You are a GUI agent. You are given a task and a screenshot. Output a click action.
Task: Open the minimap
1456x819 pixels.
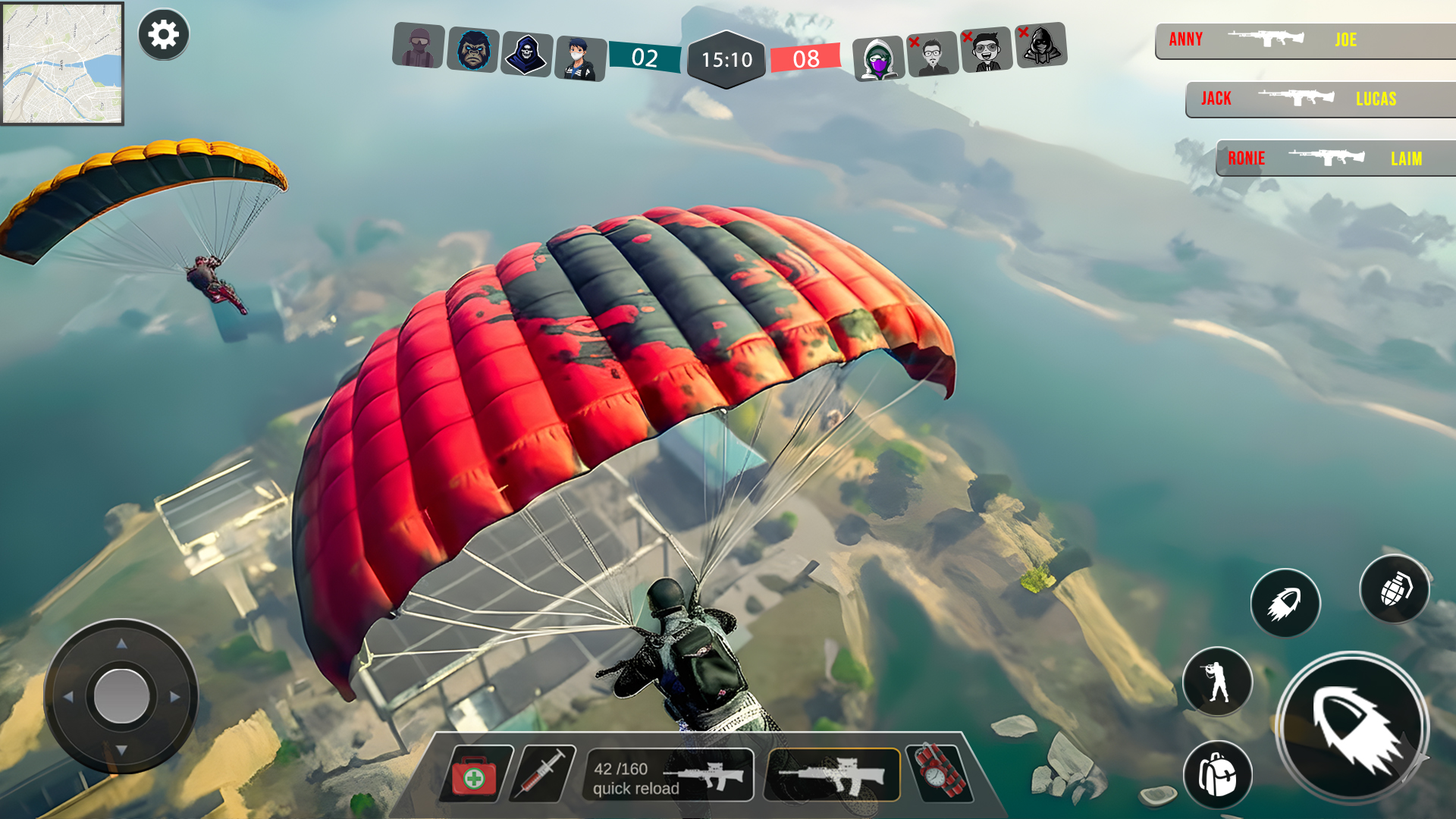pos(62,64)
